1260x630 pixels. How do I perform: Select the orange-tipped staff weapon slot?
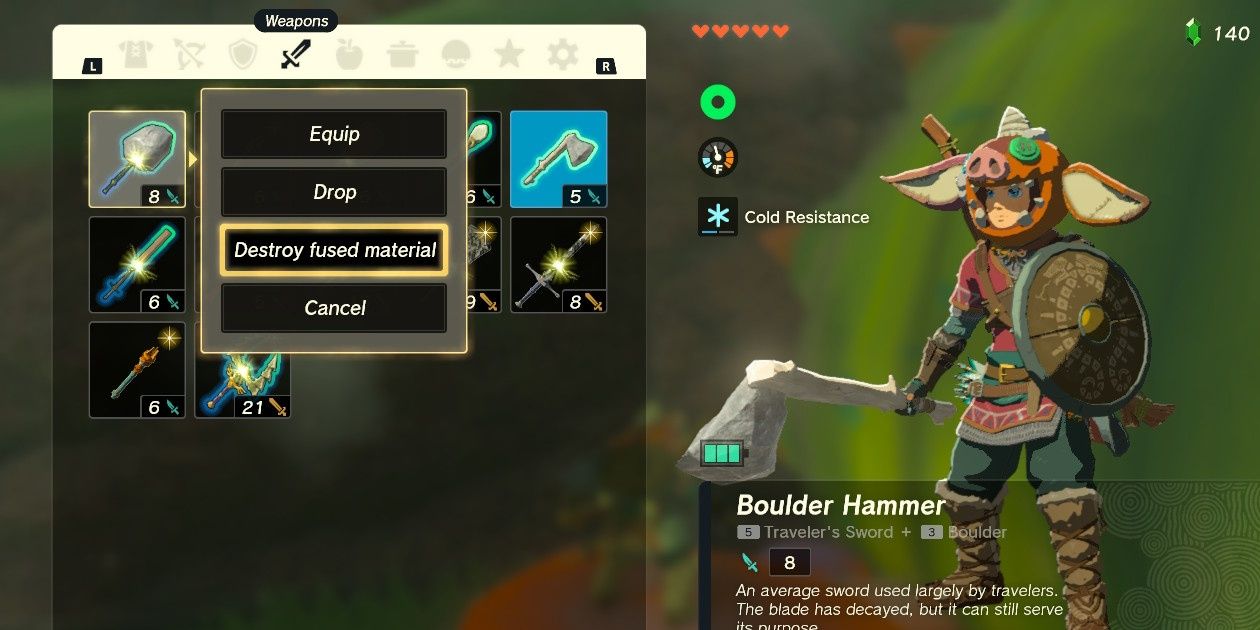click(x=137, y=370)
